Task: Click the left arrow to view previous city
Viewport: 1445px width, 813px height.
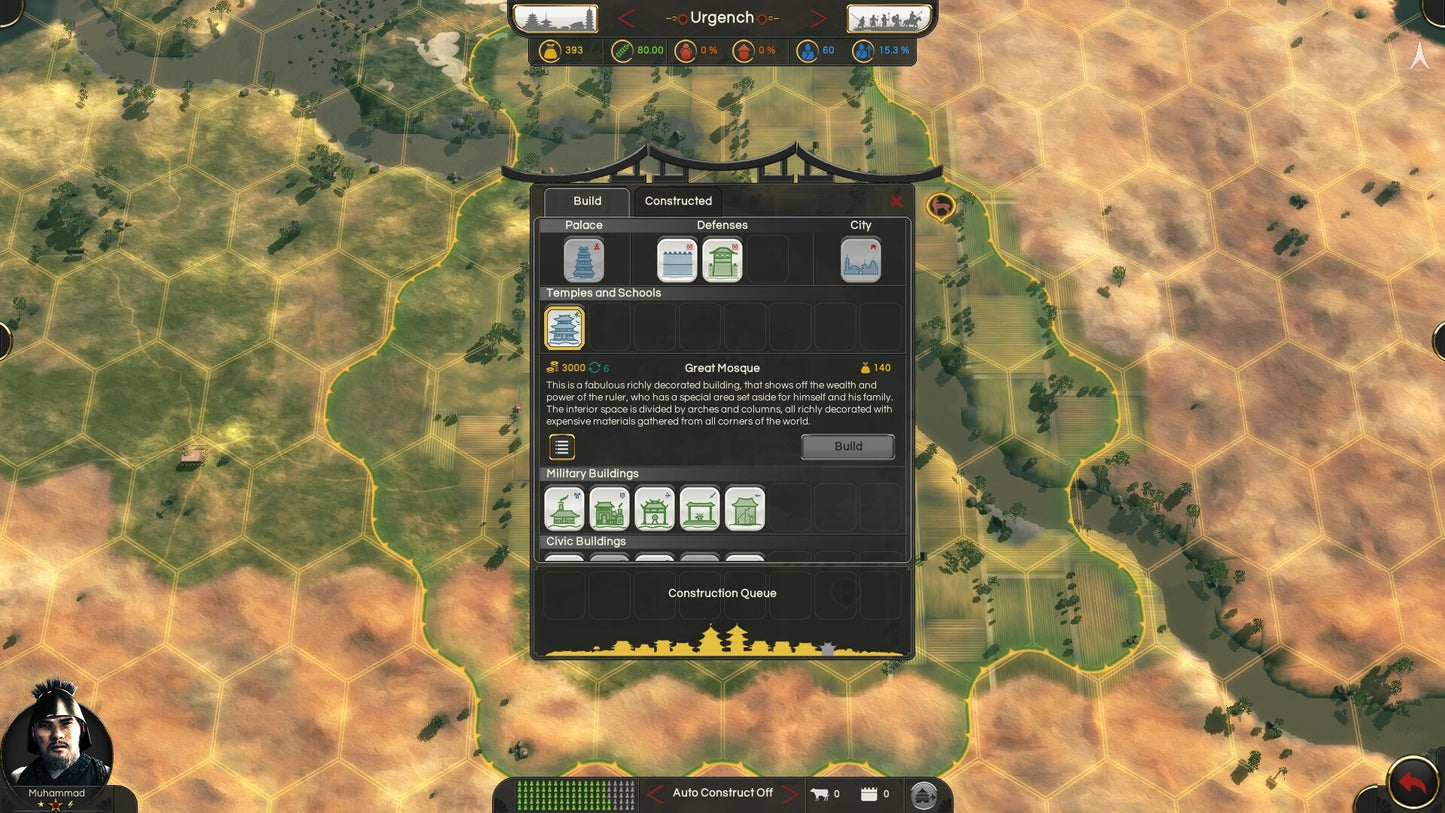Action: [625, 17]
